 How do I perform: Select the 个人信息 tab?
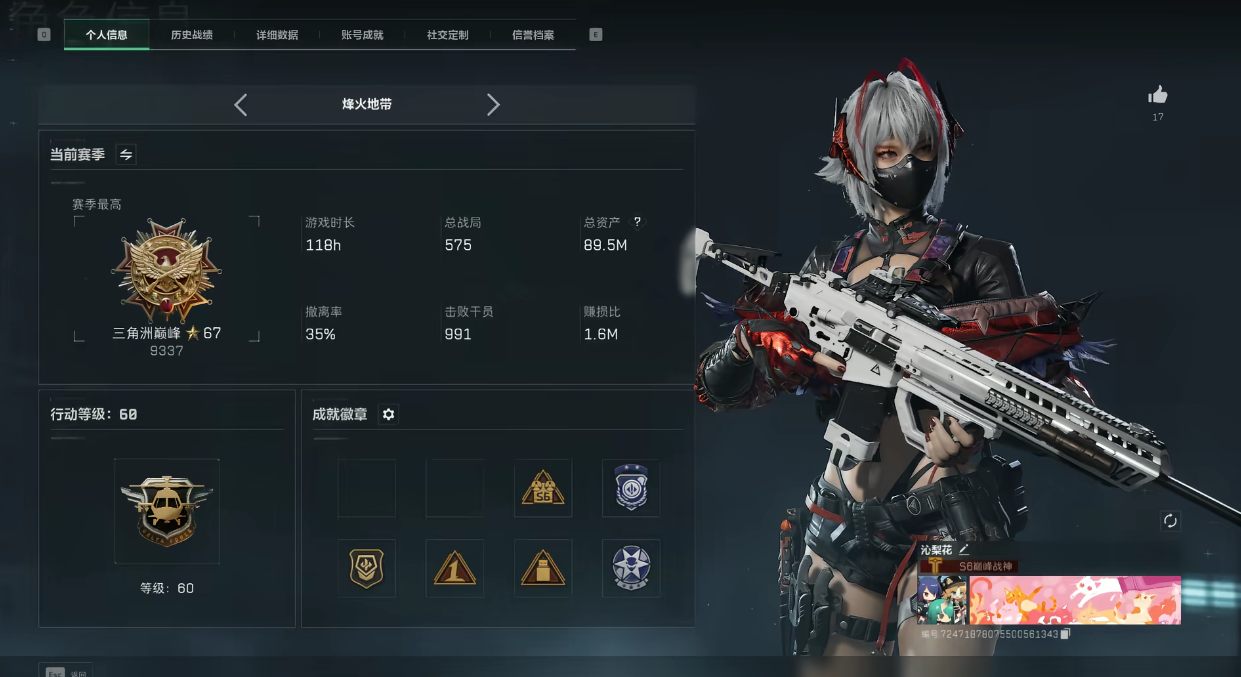pyautogui.click(x=106, y=35)
